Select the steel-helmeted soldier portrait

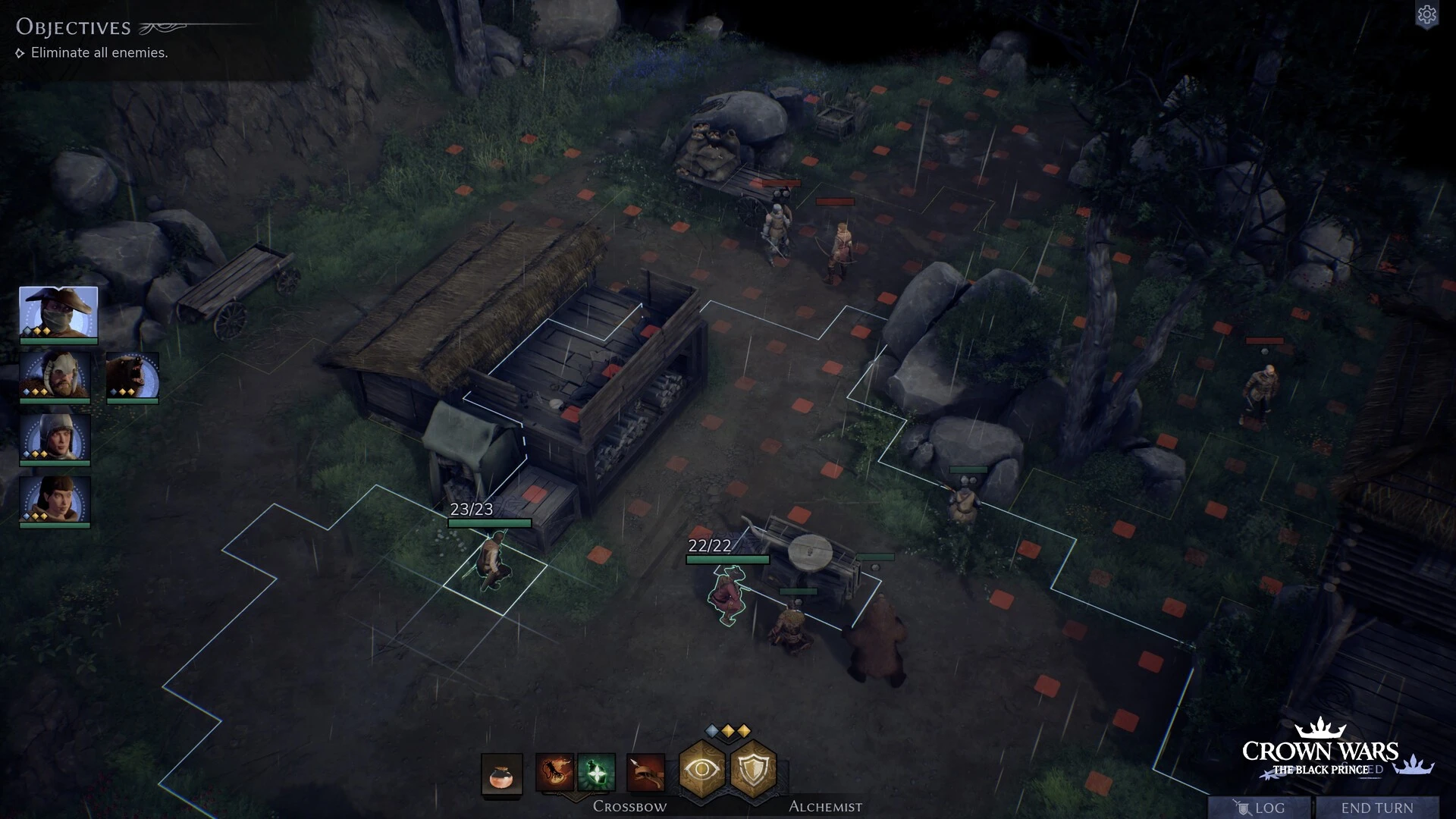[x=55, y=438]
